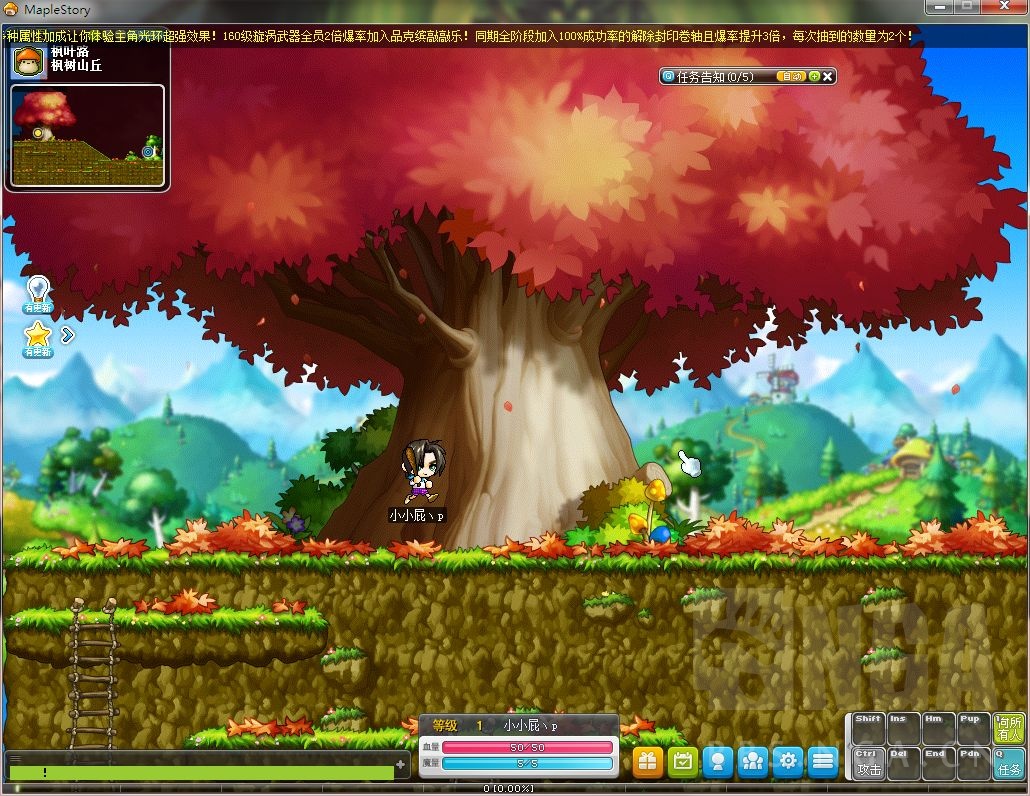Image resolution: width=1030 pixels, height=796 pixels.
Task: Click the Ctrl 攻击 attack quickslot
Action: [x=868, y=763]
